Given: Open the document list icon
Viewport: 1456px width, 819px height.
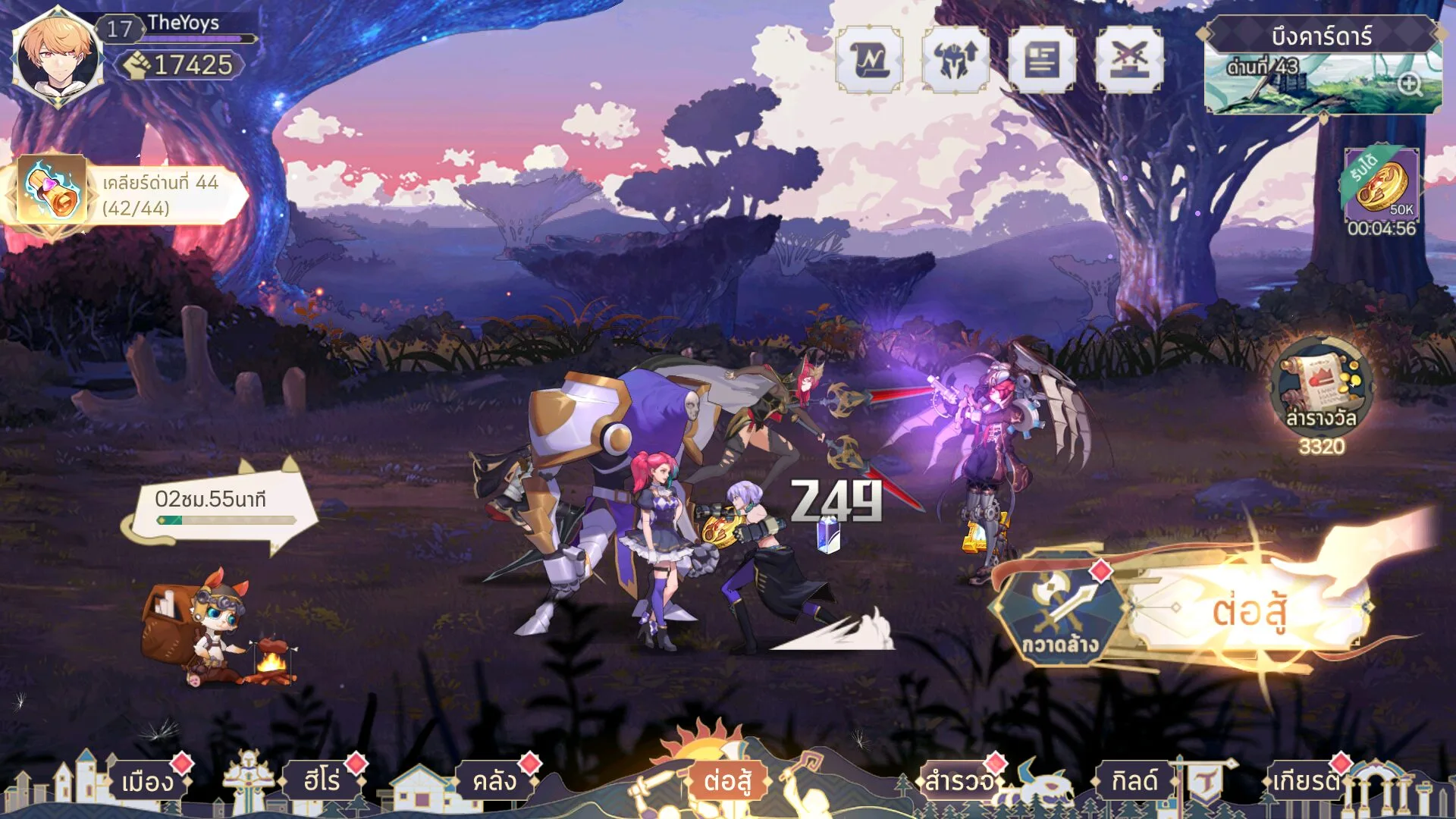Looking at the screenshot, I should coord(1042,60).
